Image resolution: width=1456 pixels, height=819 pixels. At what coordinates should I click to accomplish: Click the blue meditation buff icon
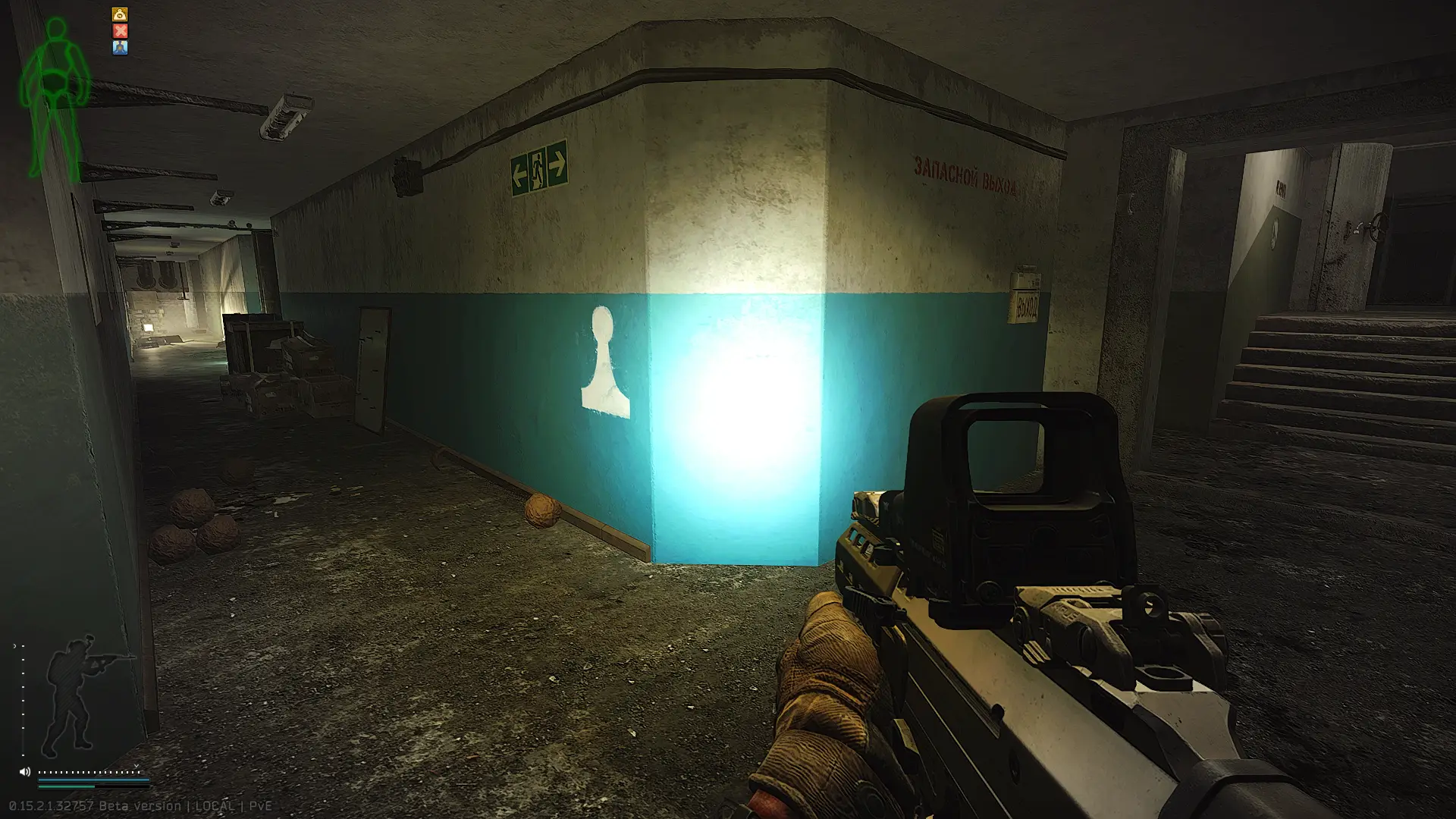click(121, 48)
